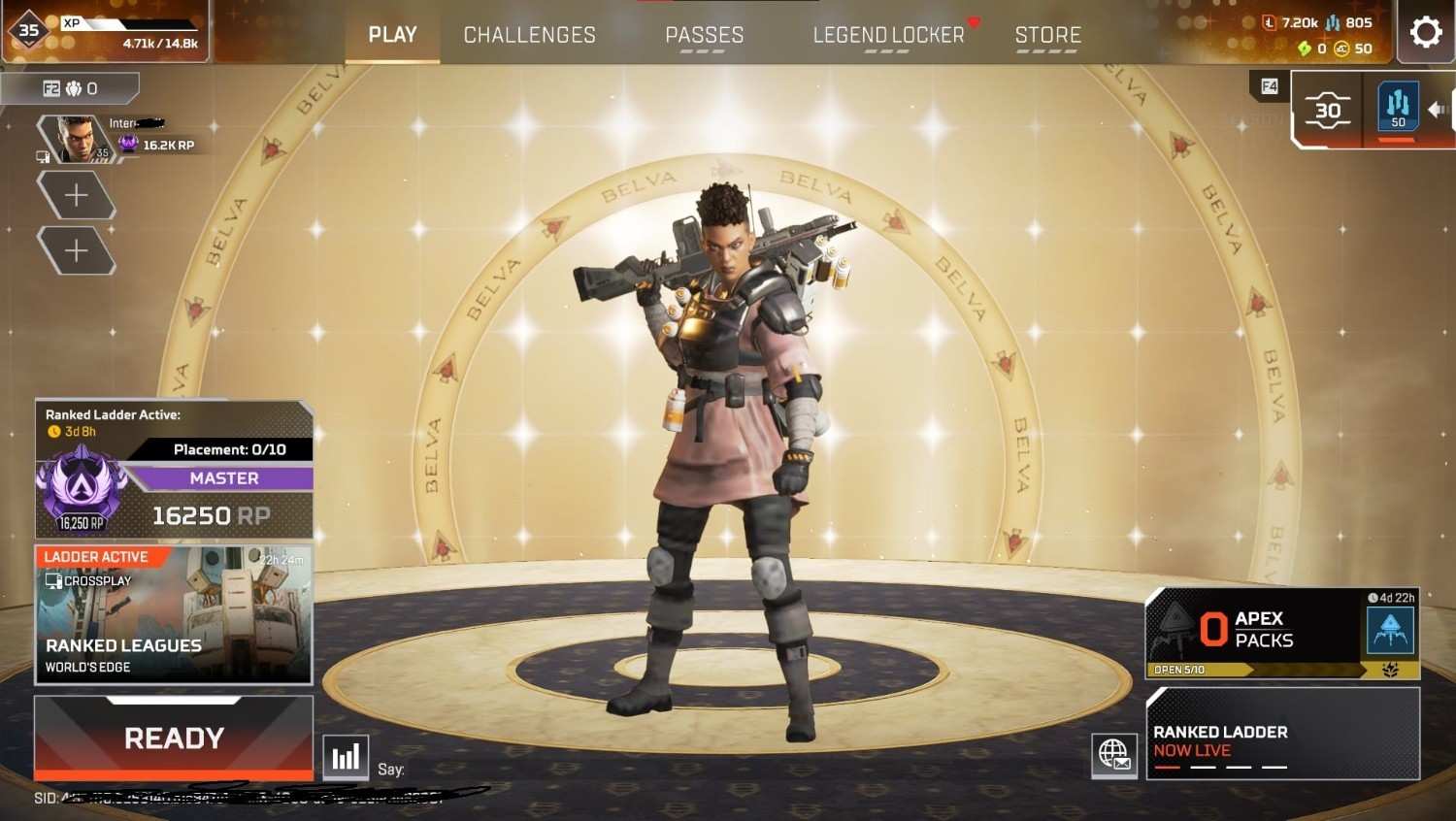Click the battle pass level 30 indicator
The image size is (1456, 821).
tap(1327, 110)
